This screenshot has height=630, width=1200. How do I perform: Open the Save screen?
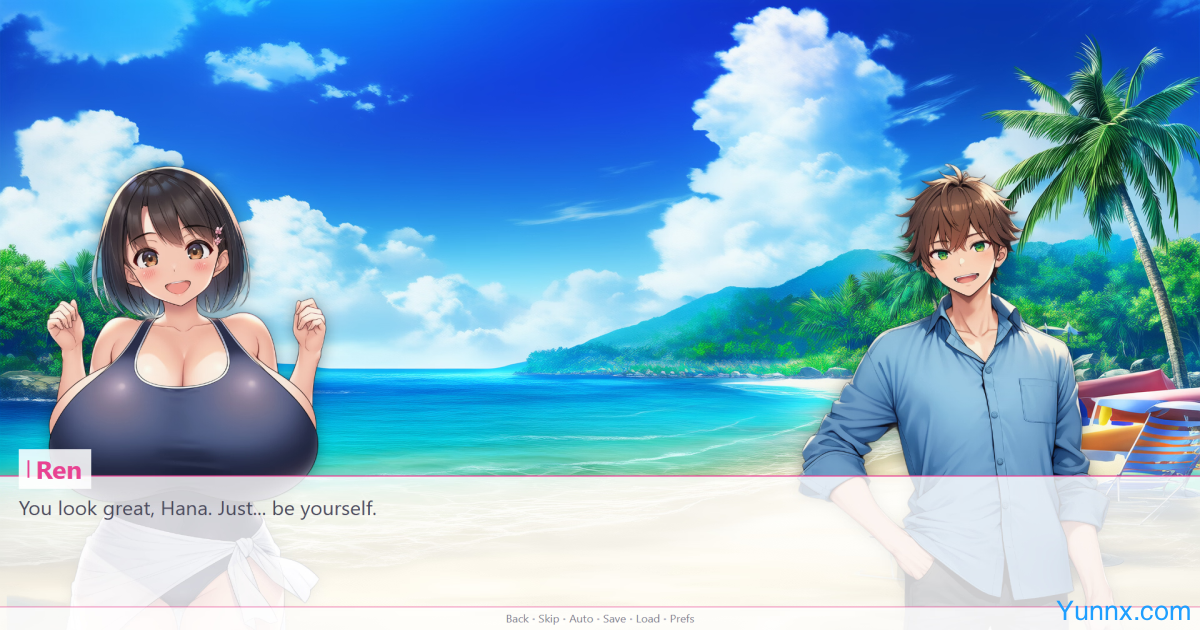coord(614,619)
